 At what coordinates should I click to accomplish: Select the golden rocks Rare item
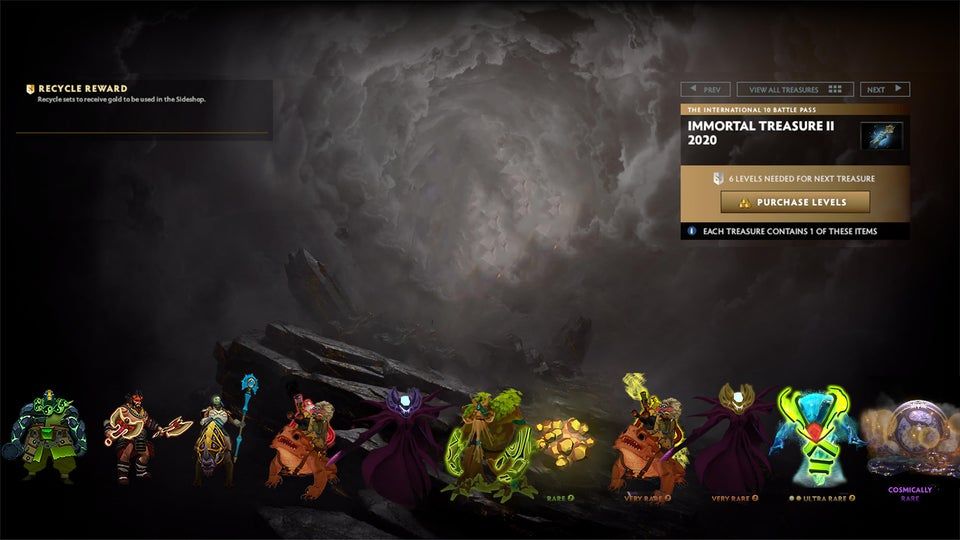pos(563,440)
